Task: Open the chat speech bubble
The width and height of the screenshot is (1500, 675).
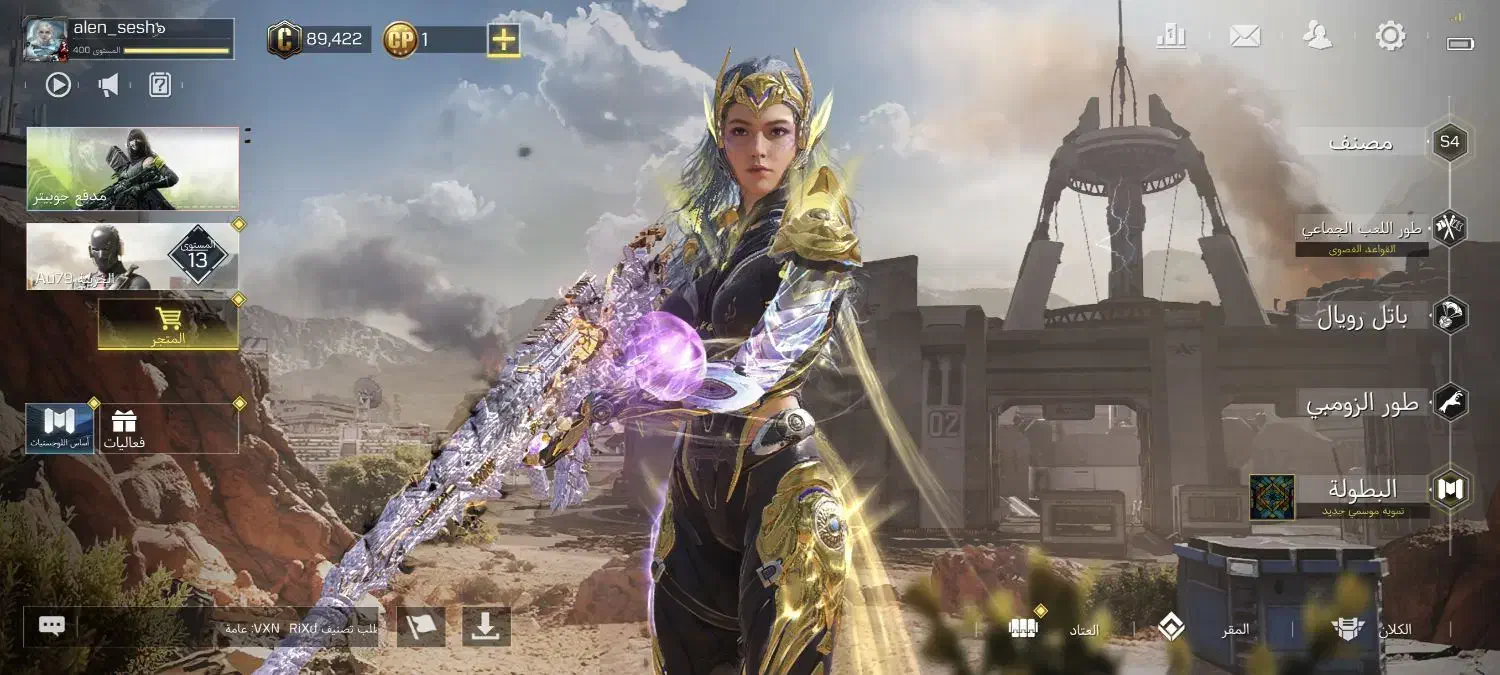Action: tap(52, 626)
